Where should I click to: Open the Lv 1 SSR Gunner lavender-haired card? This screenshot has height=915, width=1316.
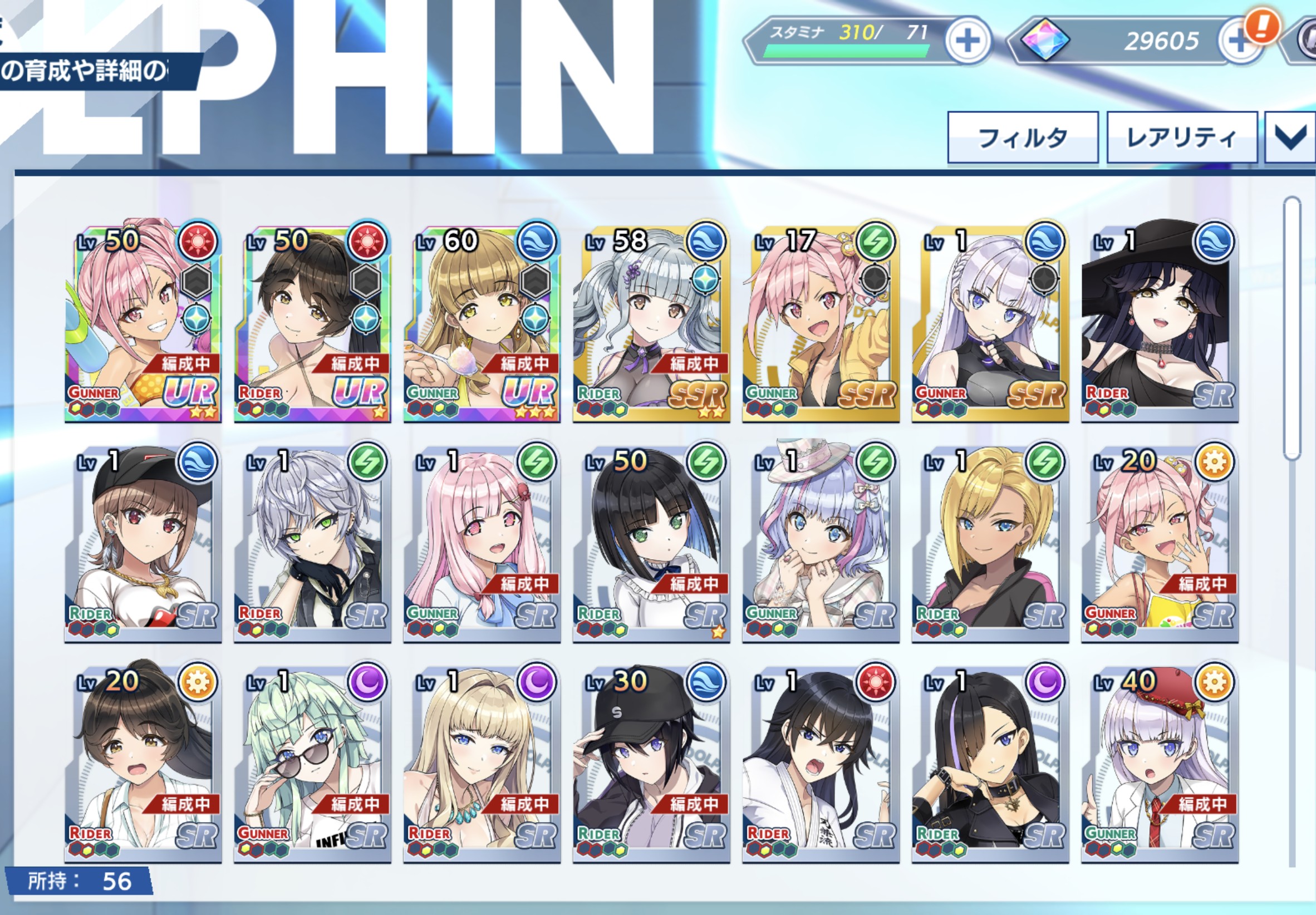pos(990,321)
